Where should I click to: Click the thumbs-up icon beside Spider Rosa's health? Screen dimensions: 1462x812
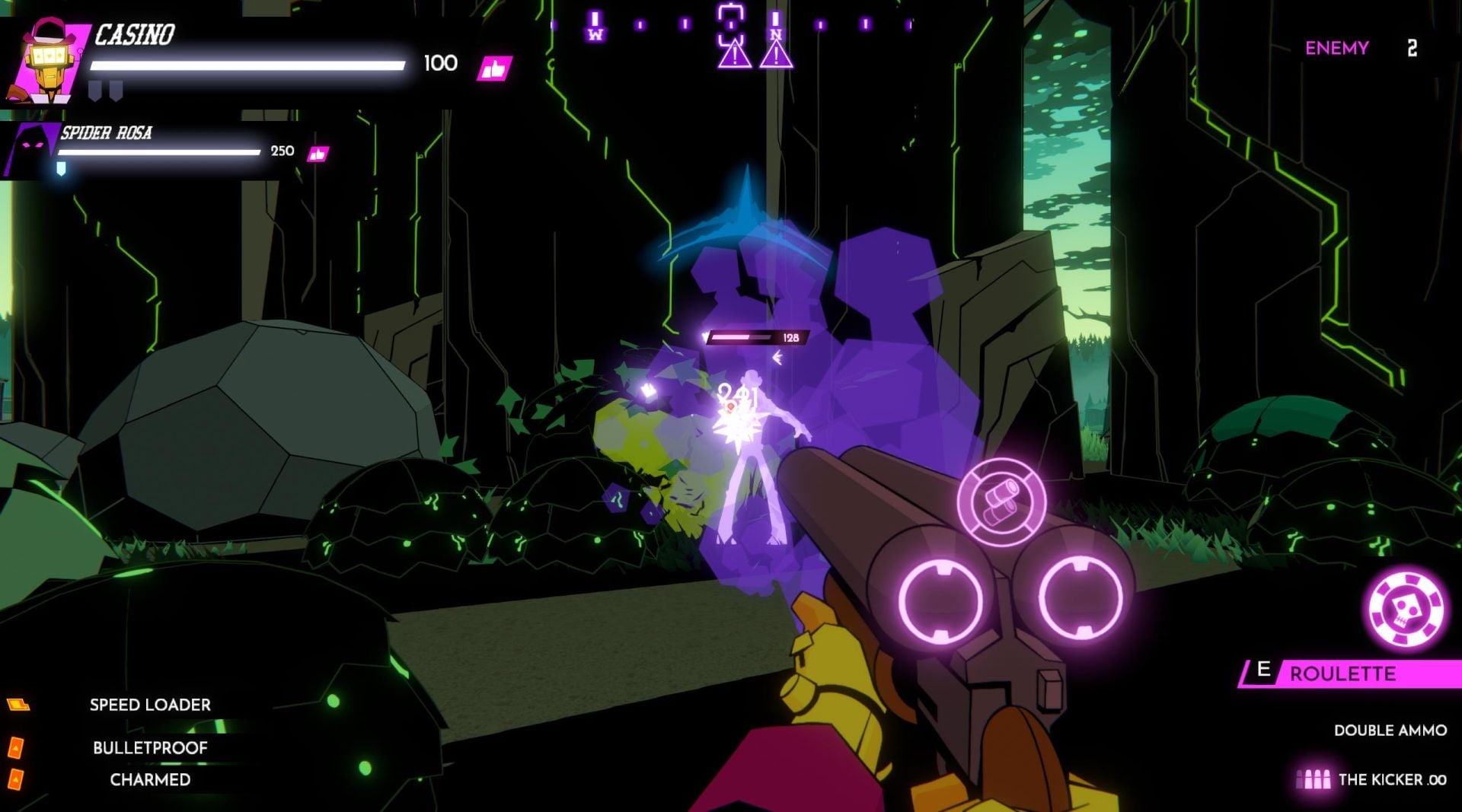317,154
